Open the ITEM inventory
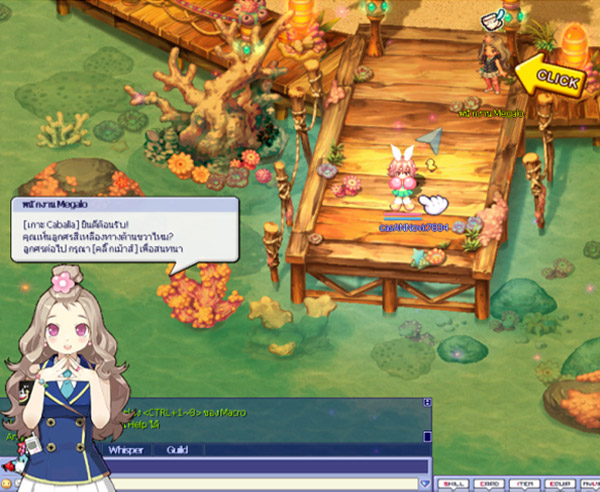The image size is (600, 492). point(523,483)
